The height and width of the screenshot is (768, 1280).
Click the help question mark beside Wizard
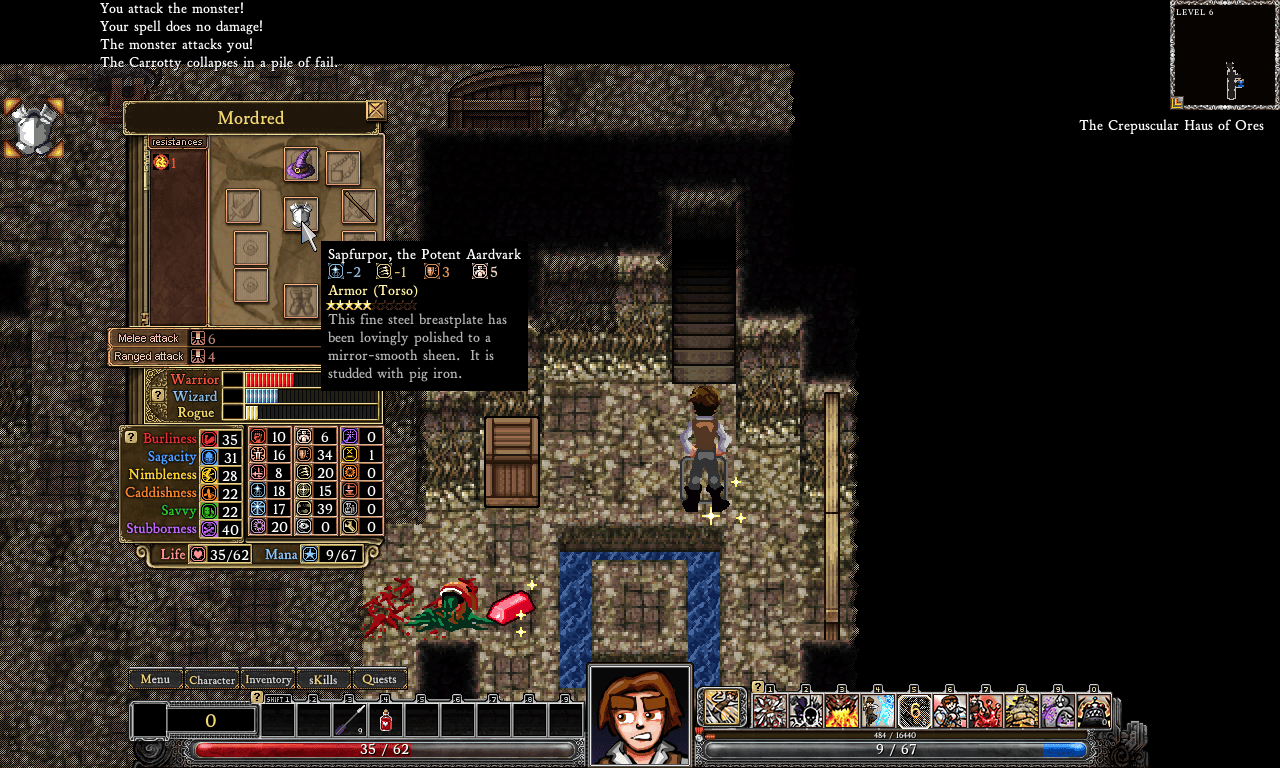coord(157,395)
